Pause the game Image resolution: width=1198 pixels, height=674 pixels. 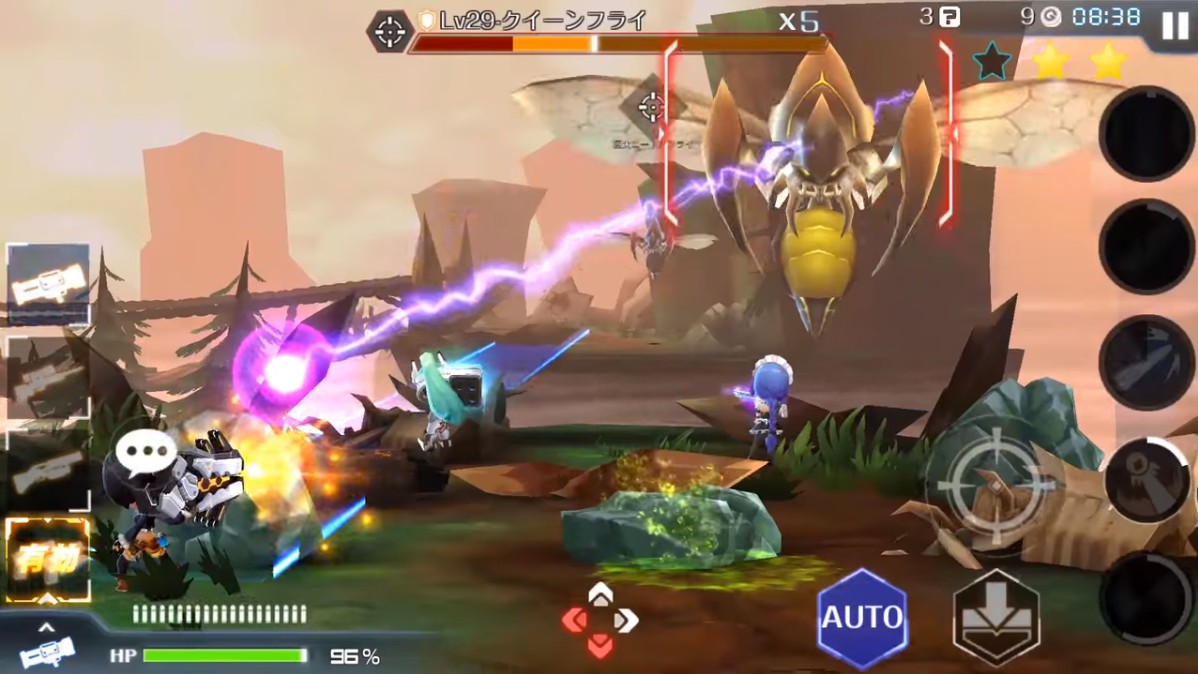[x=1175, y=26]
